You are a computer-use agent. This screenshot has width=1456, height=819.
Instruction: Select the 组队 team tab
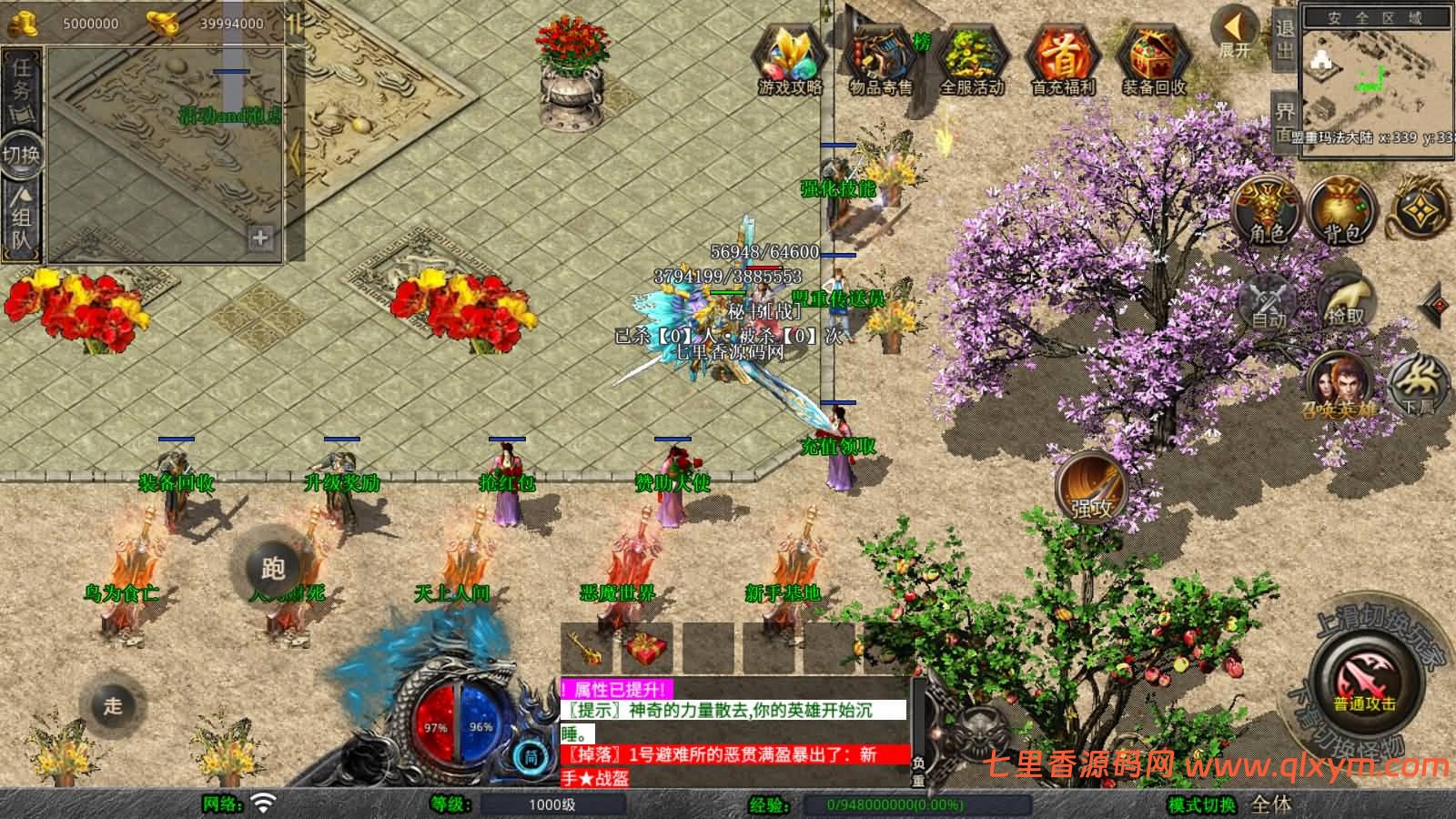(x=21, y=218)
